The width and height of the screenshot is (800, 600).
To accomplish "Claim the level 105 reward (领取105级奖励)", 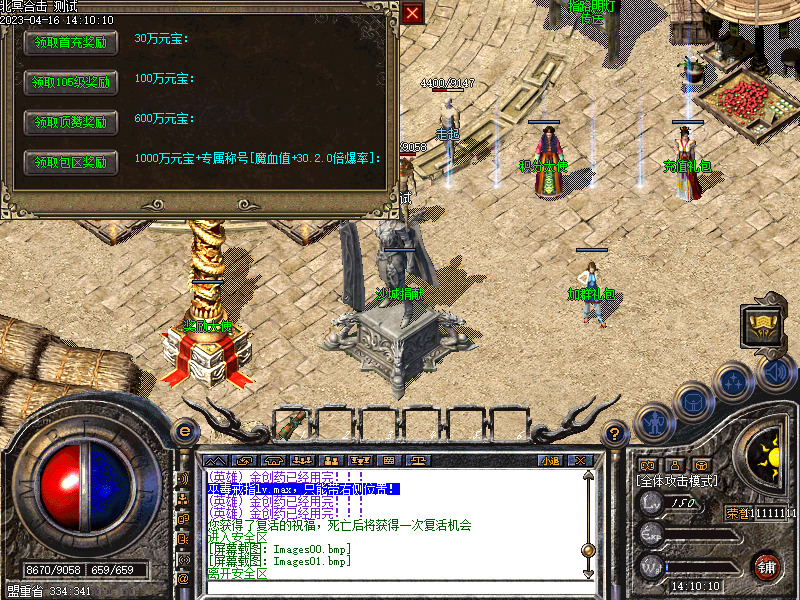I will (x=70, y=82).
